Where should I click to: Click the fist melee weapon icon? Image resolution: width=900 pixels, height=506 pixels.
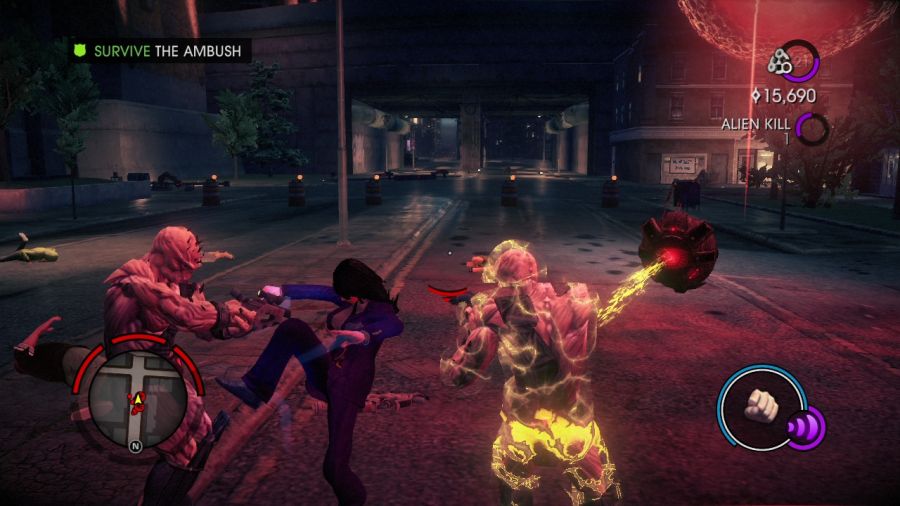pyautogui.click(x=762, y=405)
